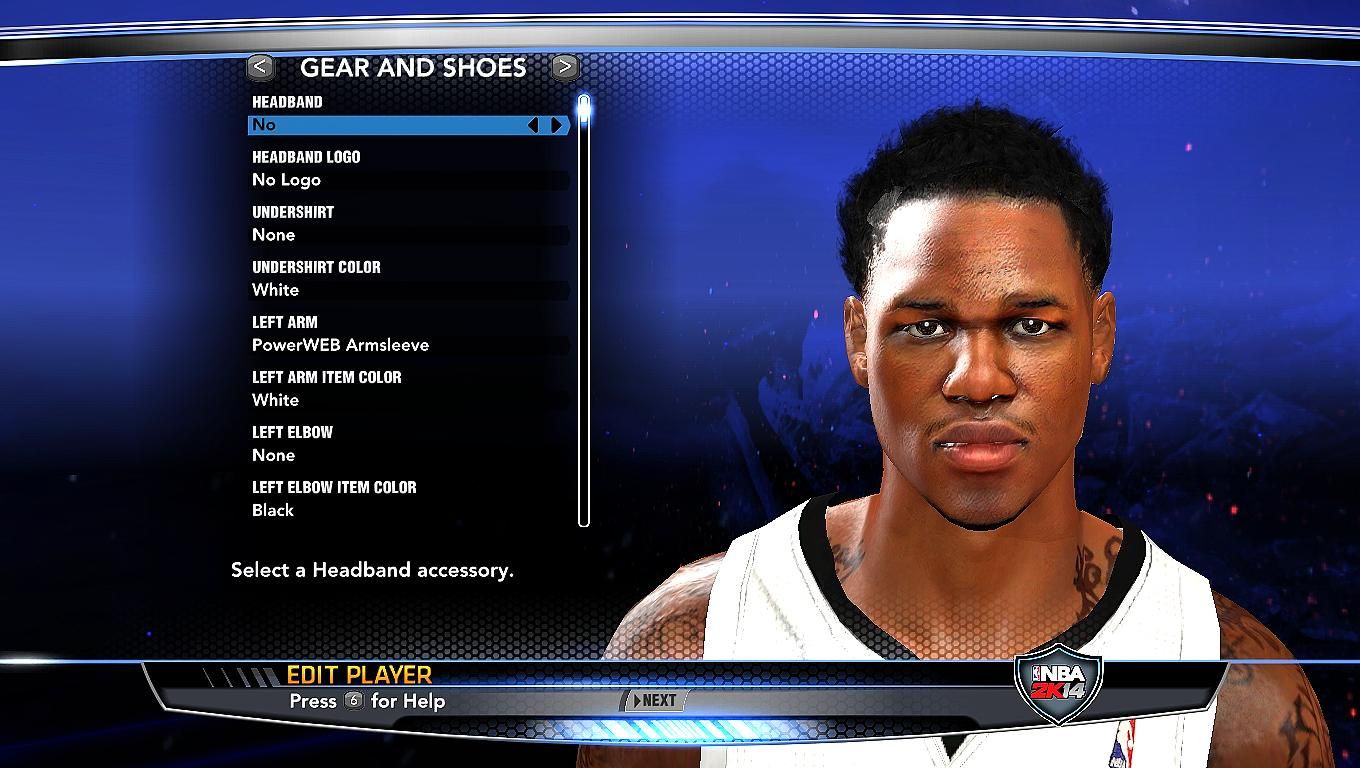Click the gear list scrollbar
Image resolution: width=1360 pixels, height=768 pixels.
click(x=584, y=310)
